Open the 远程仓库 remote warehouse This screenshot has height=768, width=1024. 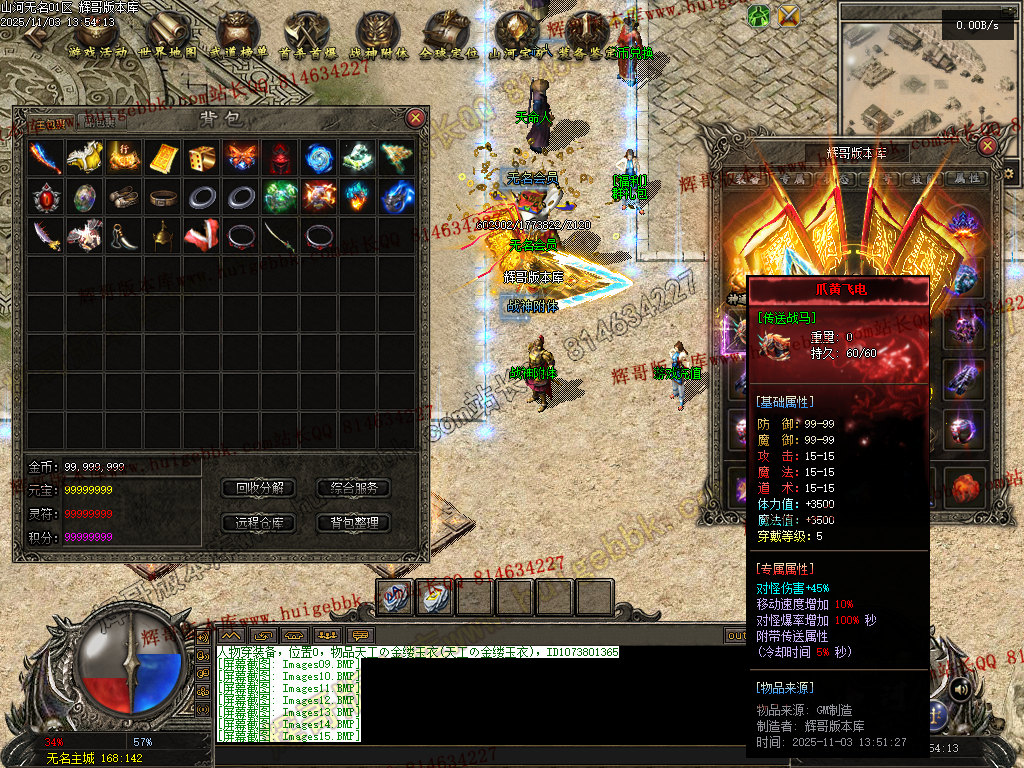click(260, 522)
